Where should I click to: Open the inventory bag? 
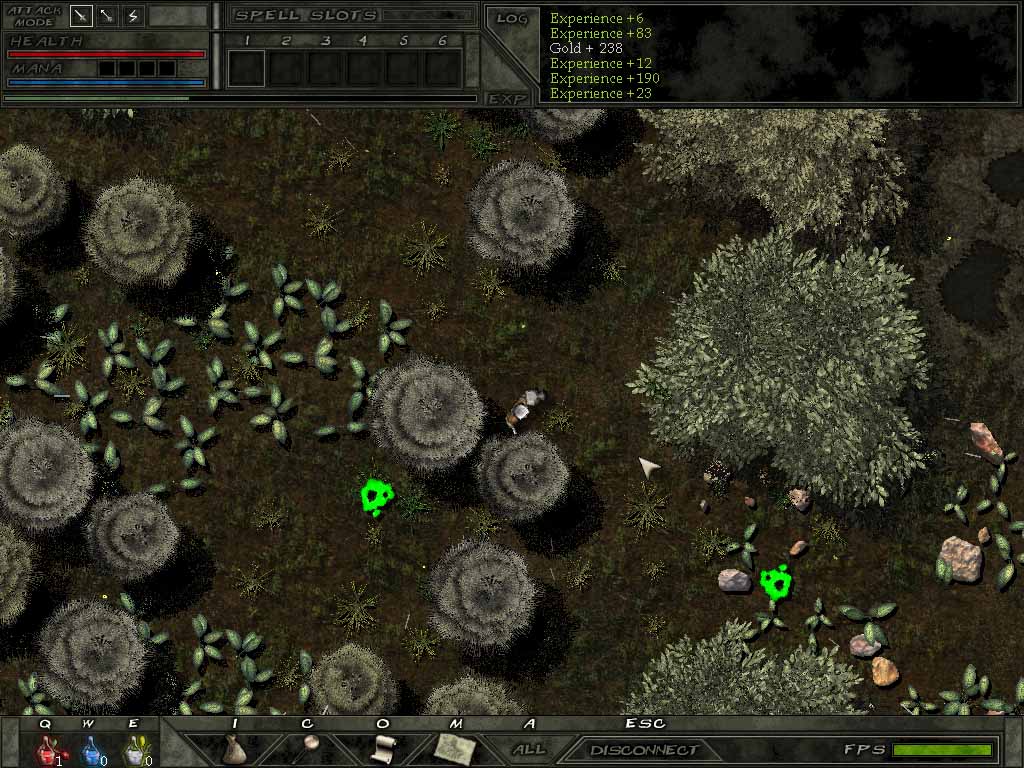[x=234, y=748]
